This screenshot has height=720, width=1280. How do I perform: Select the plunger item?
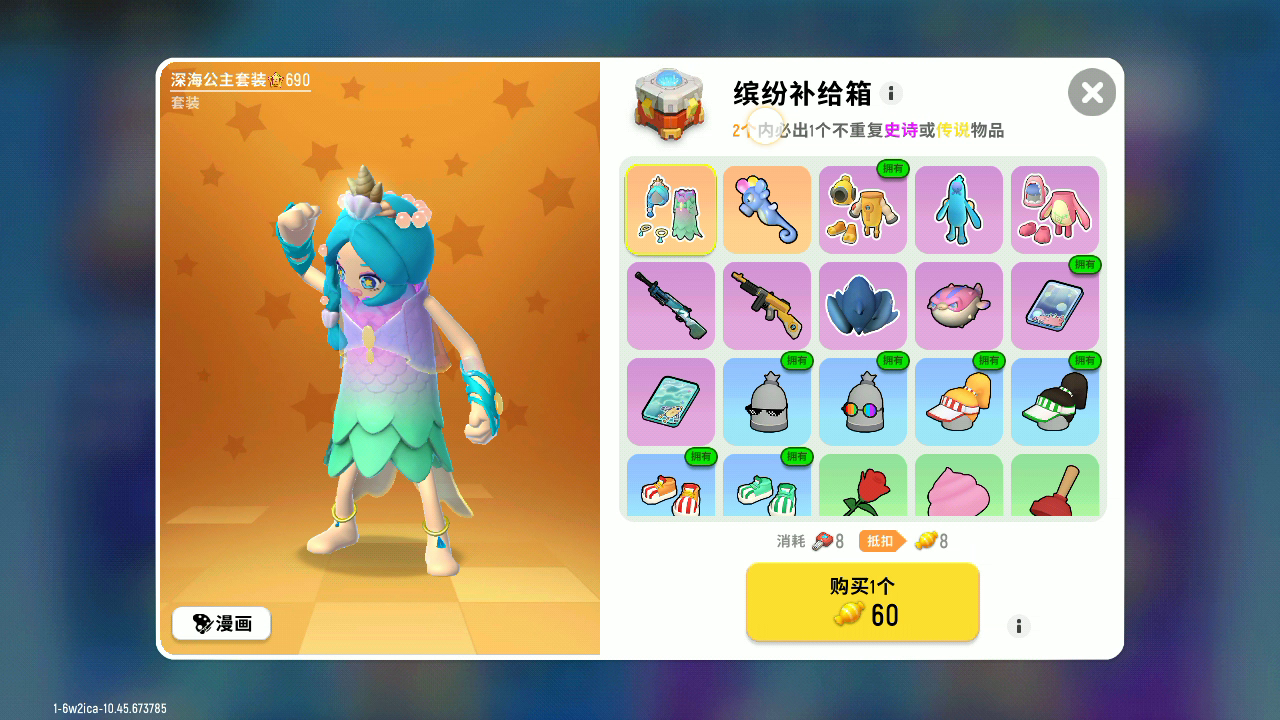1054,490
